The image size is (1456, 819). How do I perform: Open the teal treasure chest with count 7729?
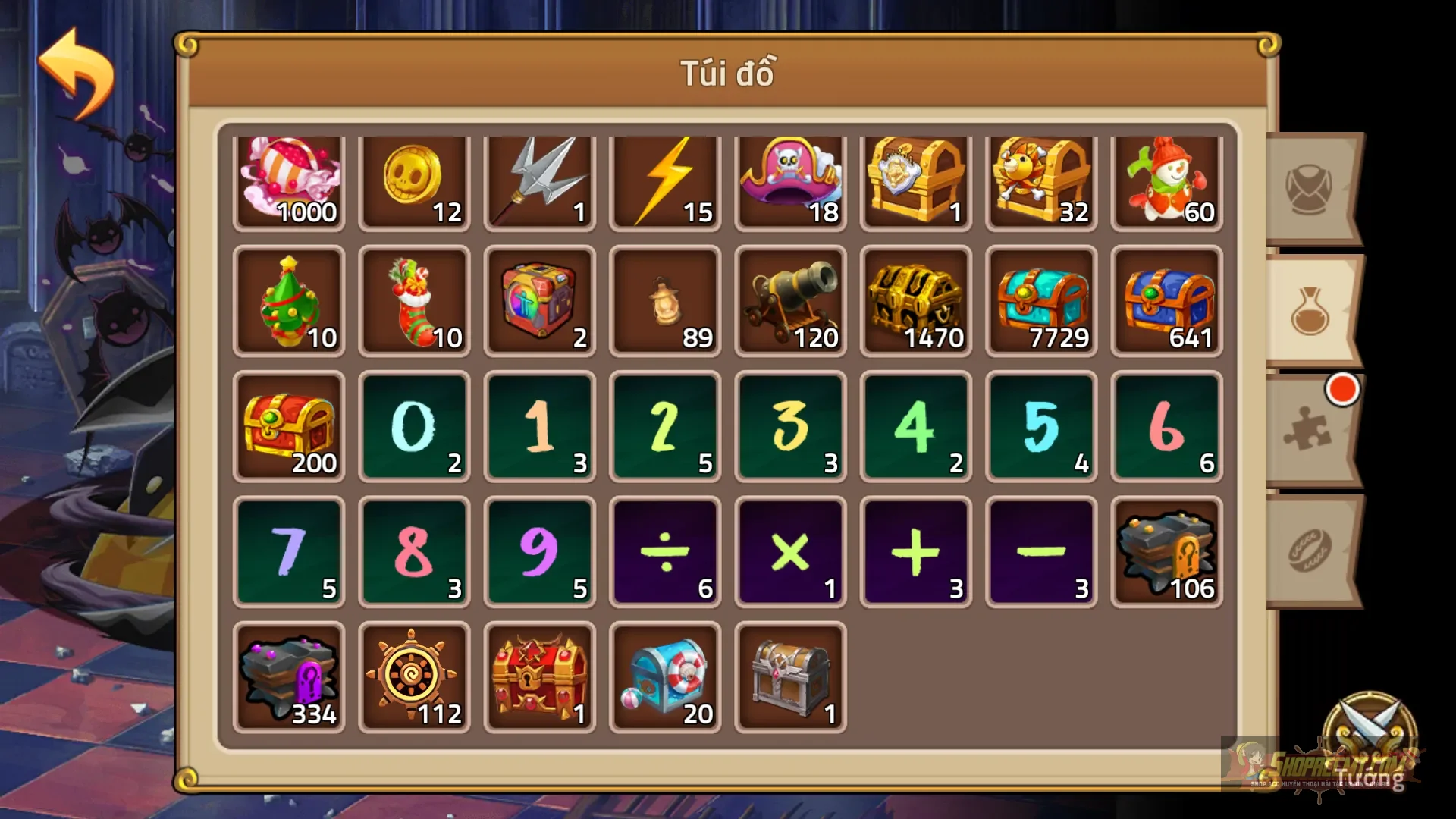tap(1040, 303)
